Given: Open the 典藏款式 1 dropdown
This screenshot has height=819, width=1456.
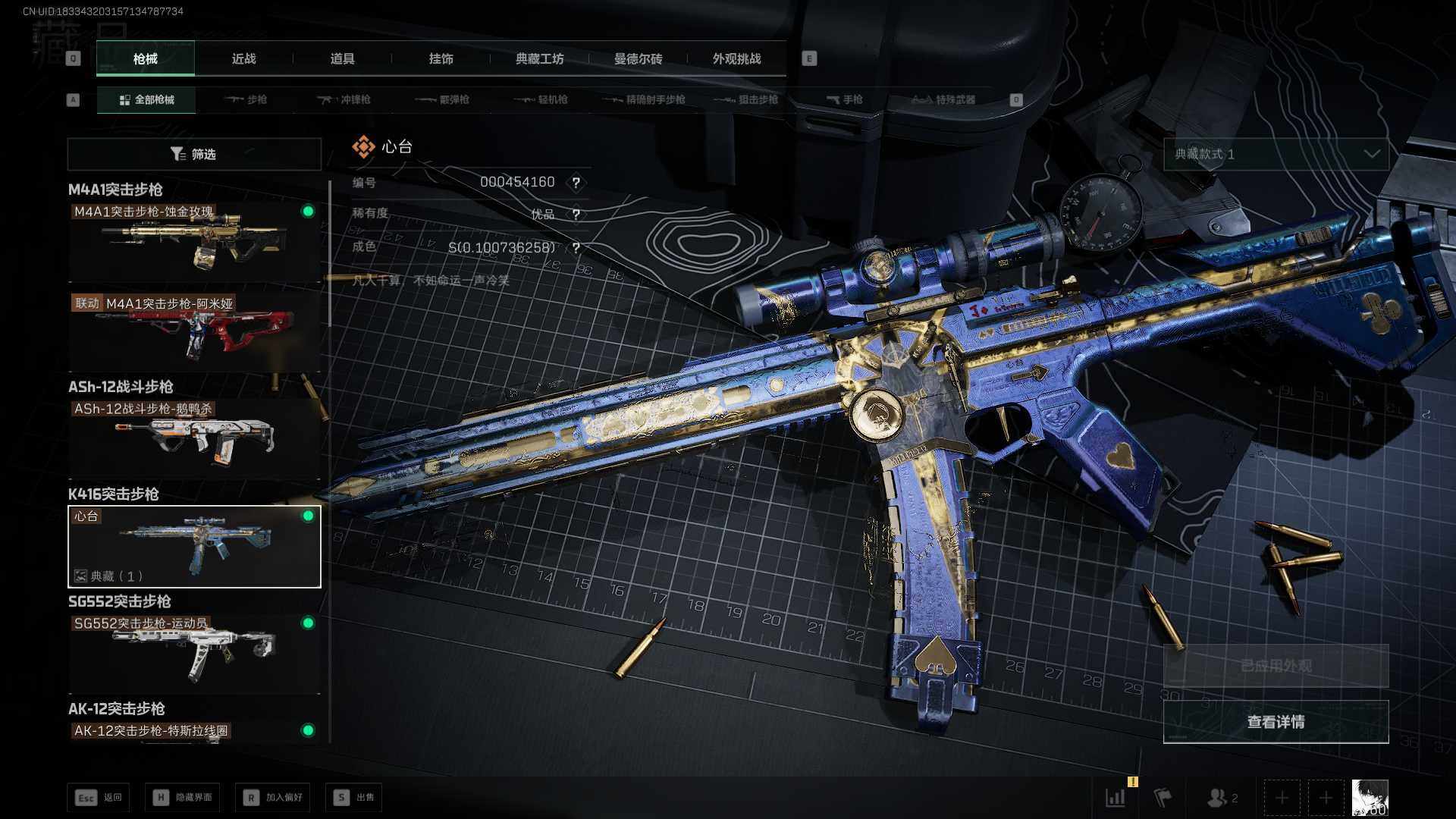Looking at the screenshot, I should [x=1276, y=155].
